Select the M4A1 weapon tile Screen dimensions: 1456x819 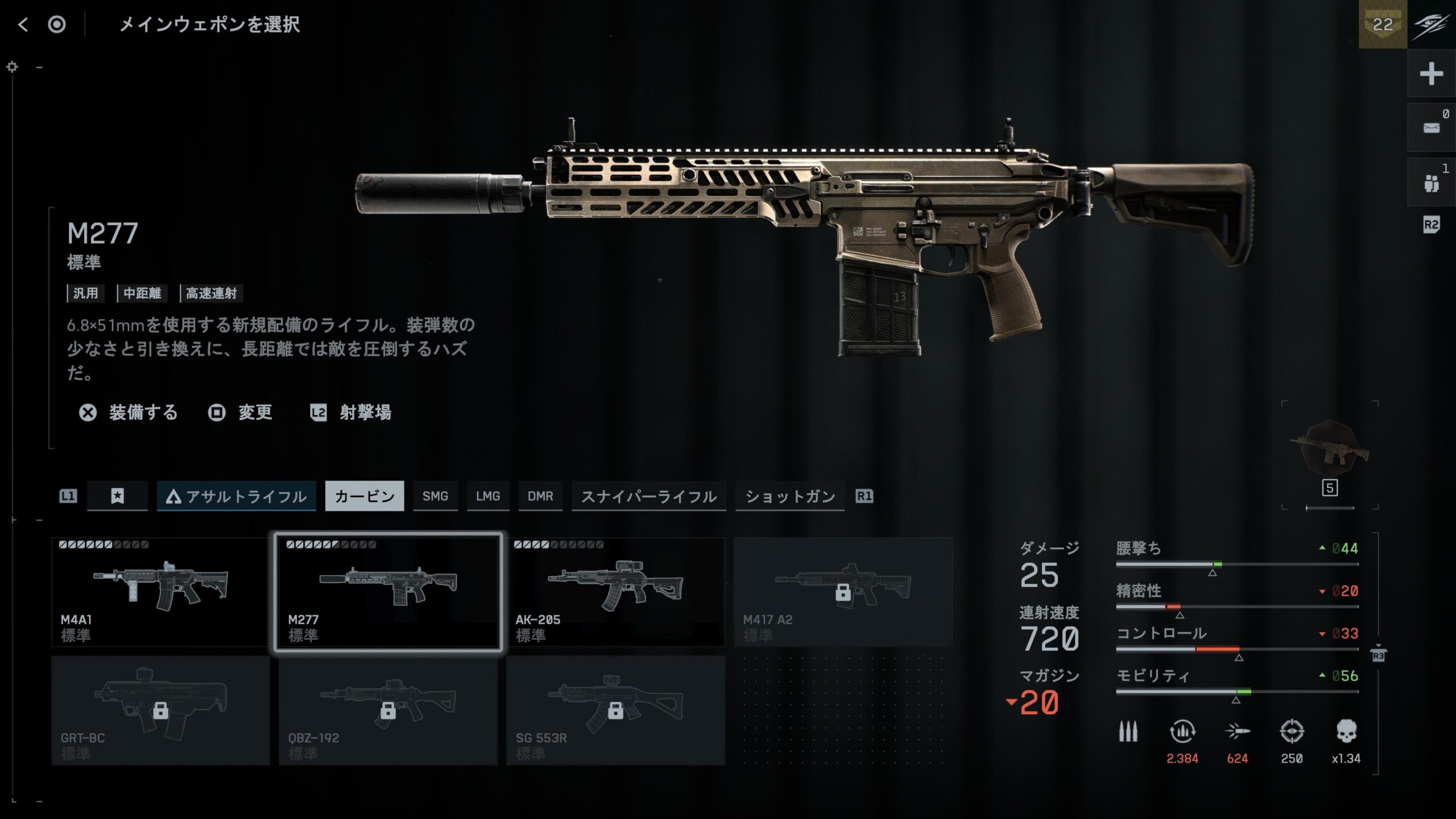[x=160, y=592]
